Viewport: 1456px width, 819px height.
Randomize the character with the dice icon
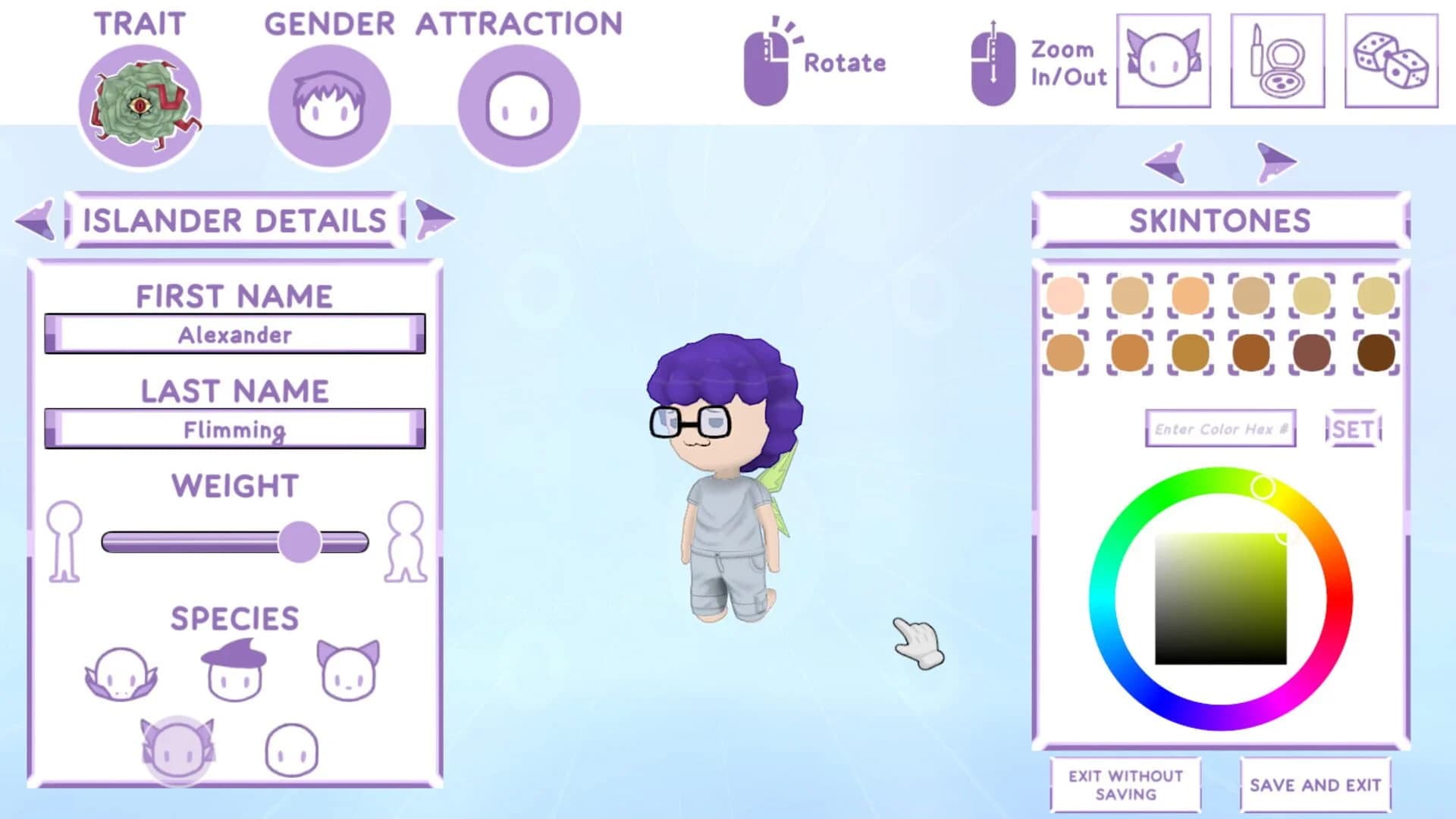point(1391,61)
